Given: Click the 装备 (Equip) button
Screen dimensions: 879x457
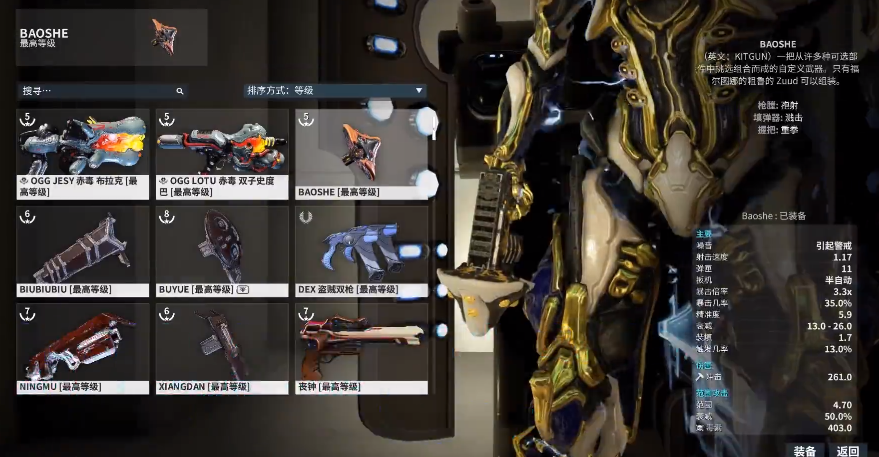Looking at the screenshot, I should click(x=805, y=450).
